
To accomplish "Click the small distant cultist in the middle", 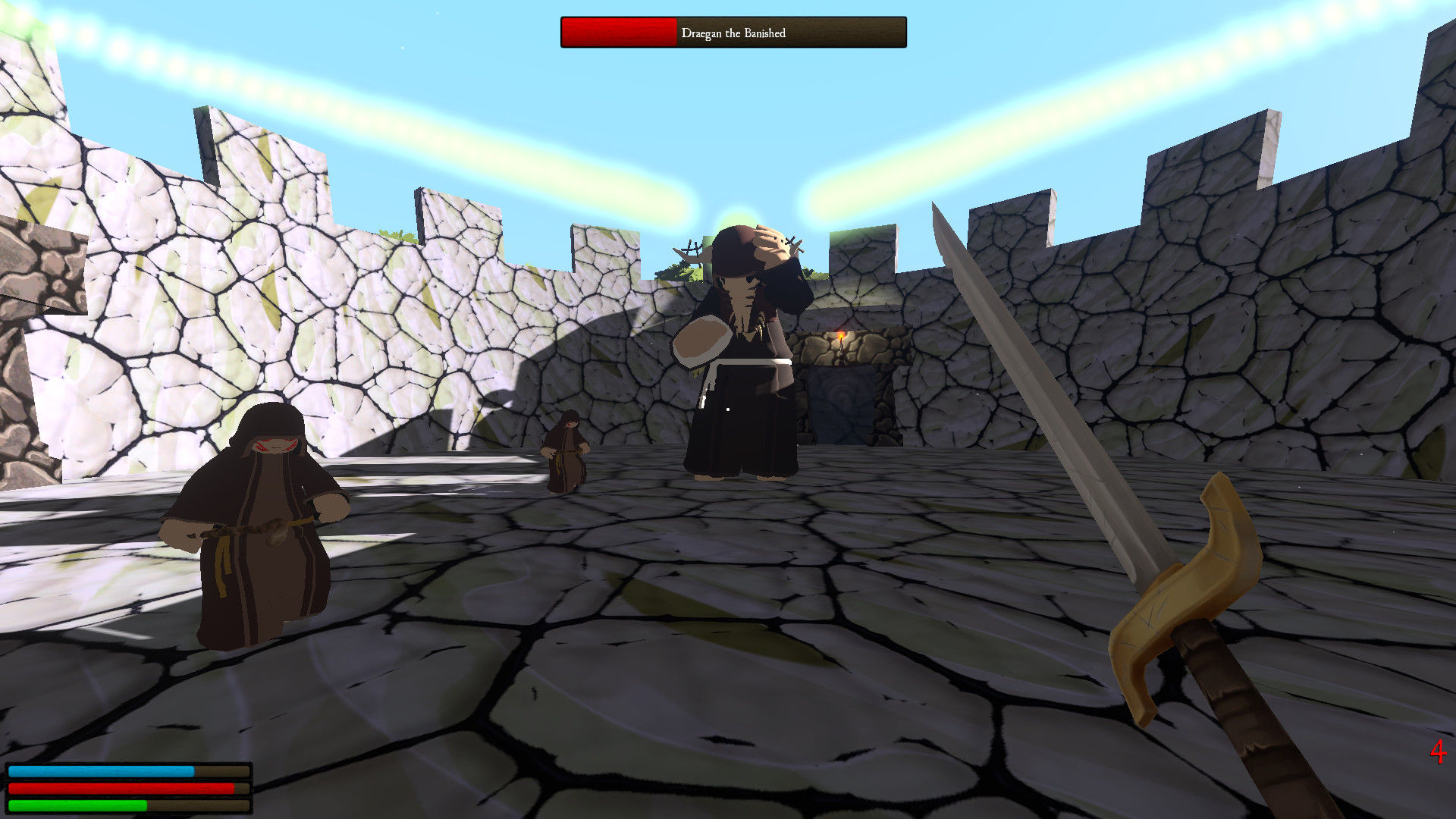I will [567, 455].
